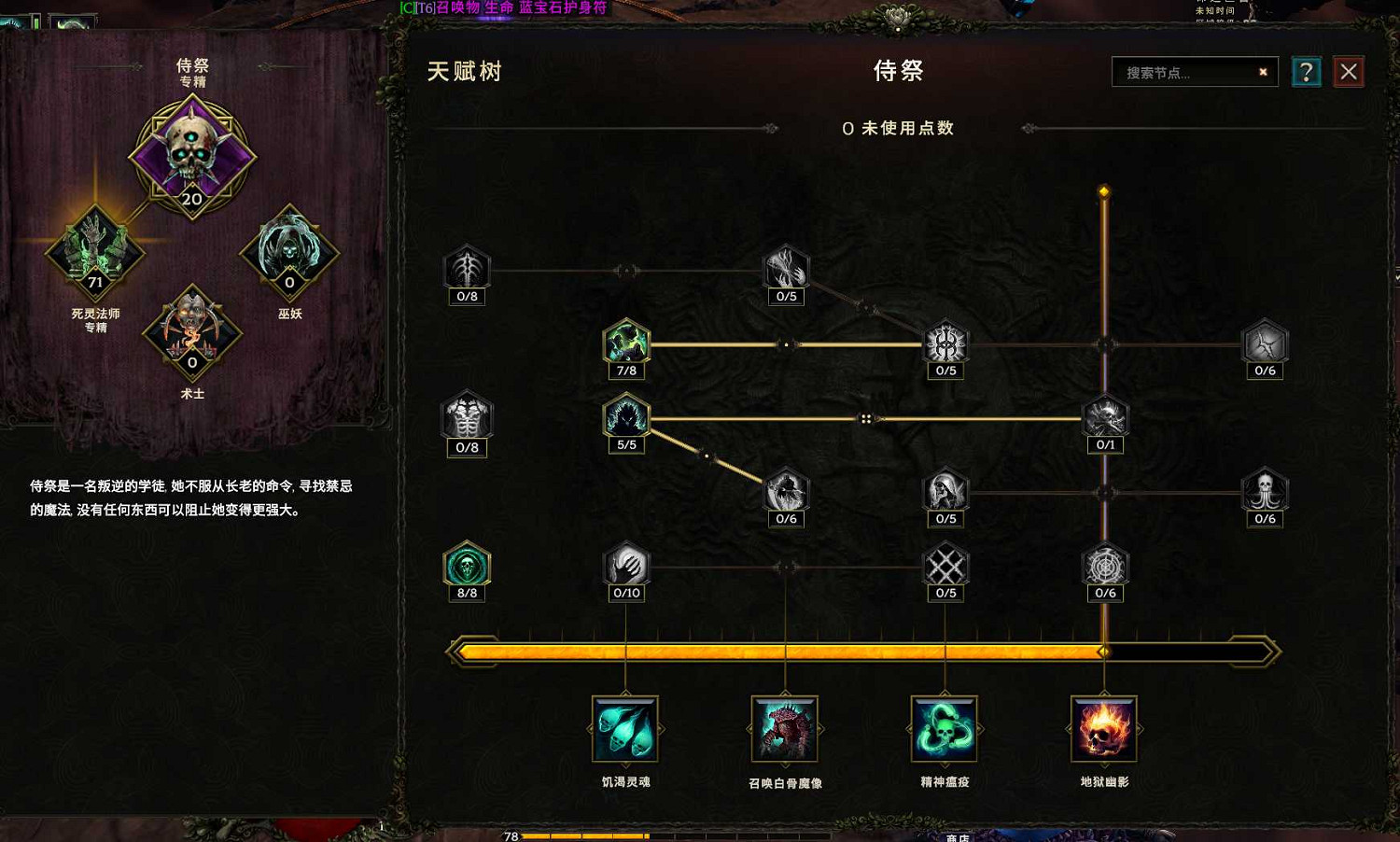Open the 死灵法师专精 mastery icon
The image size is (1400, 842).
pos(93,252)
